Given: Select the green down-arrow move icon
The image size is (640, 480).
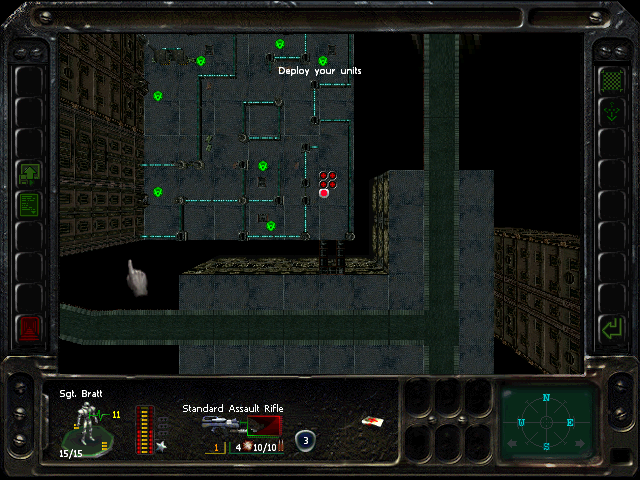Looking at the screenshot, I should click(x=609, y=112).
